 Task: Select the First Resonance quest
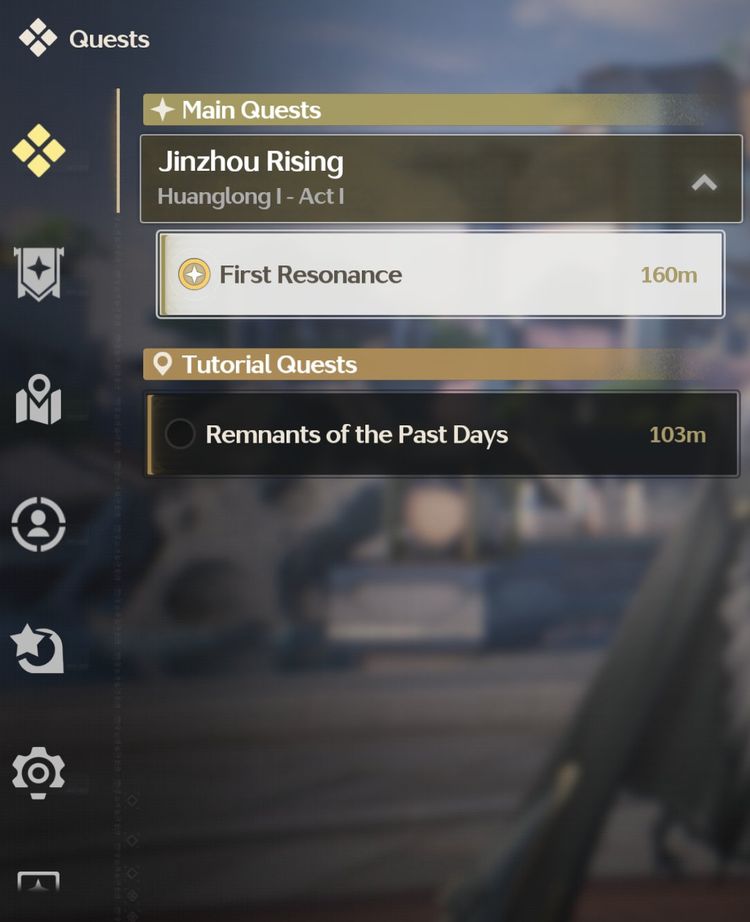[x=440, y=275]
